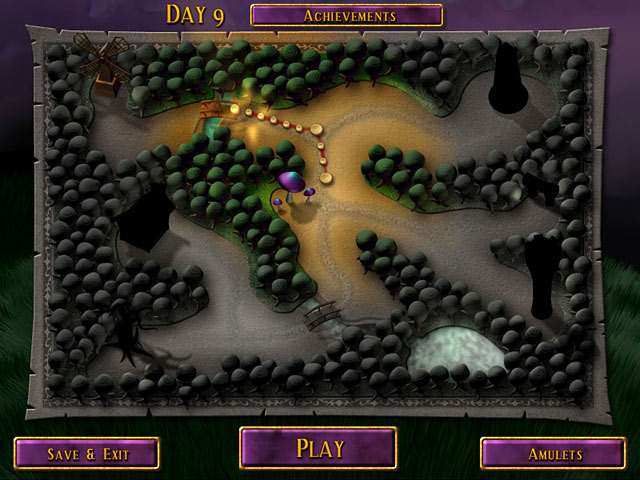Screen dimensions: 640x480
Task: Open the Amulets menu
Action: click(553, 453)
